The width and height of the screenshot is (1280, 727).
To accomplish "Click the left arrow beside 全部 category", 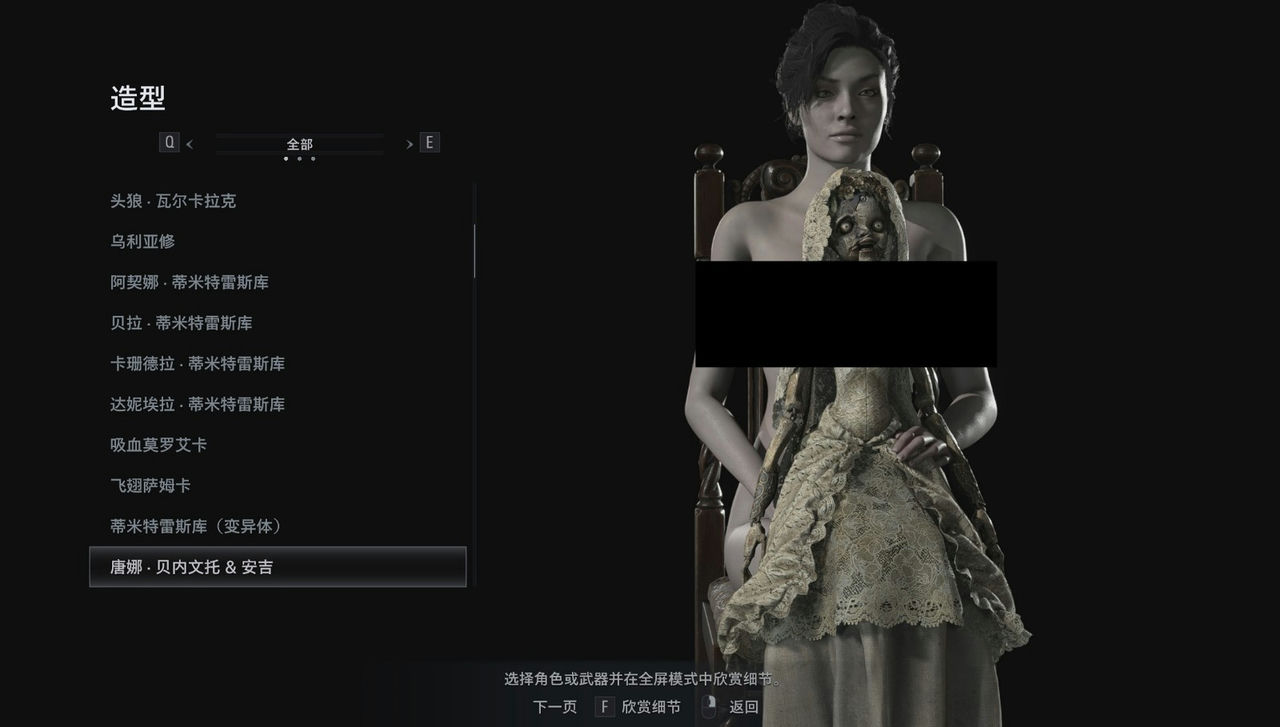I will tap(189, 144).
